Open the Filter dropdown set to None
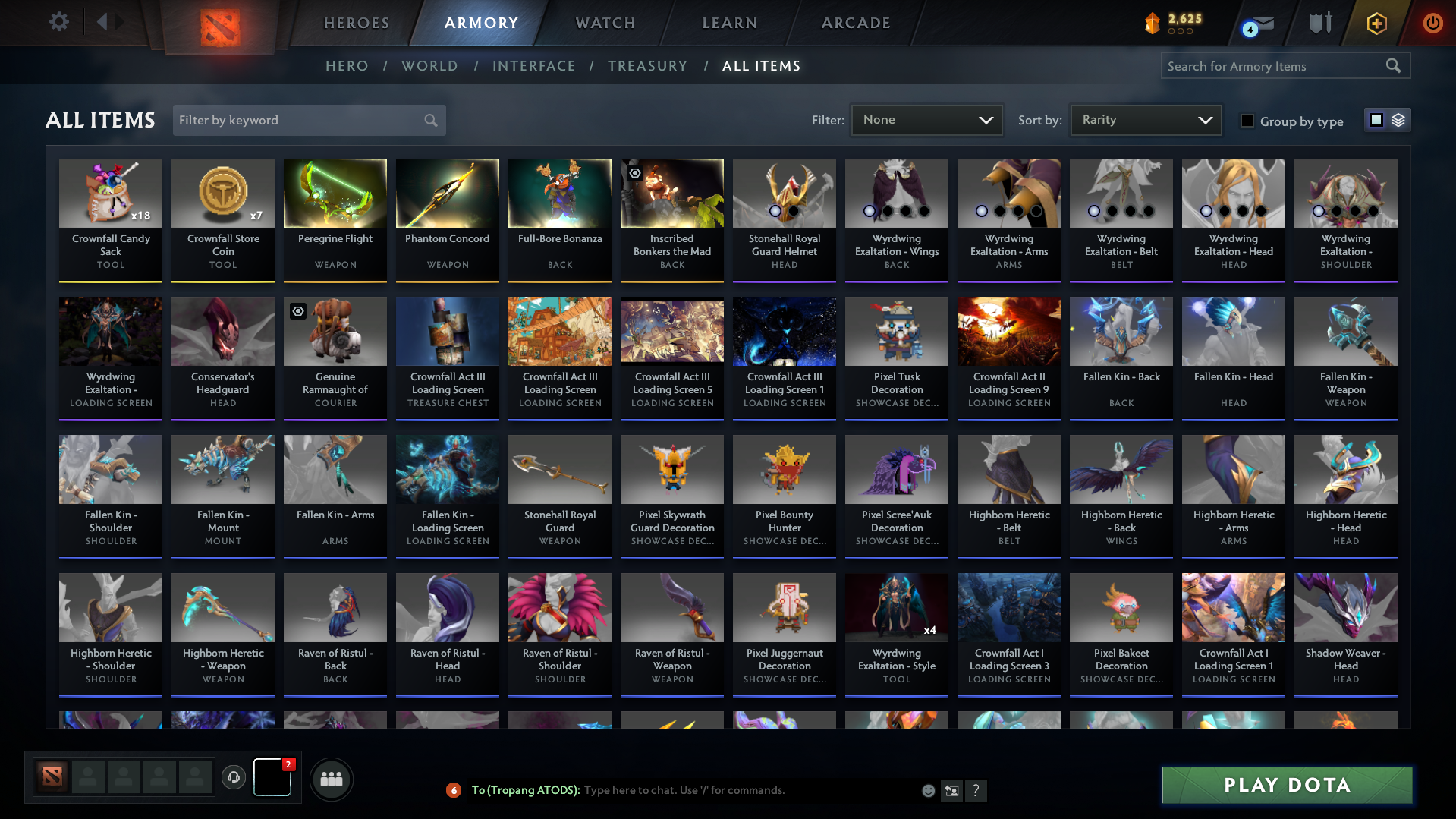The image size is (1456, 819). [x=926, y=120]
